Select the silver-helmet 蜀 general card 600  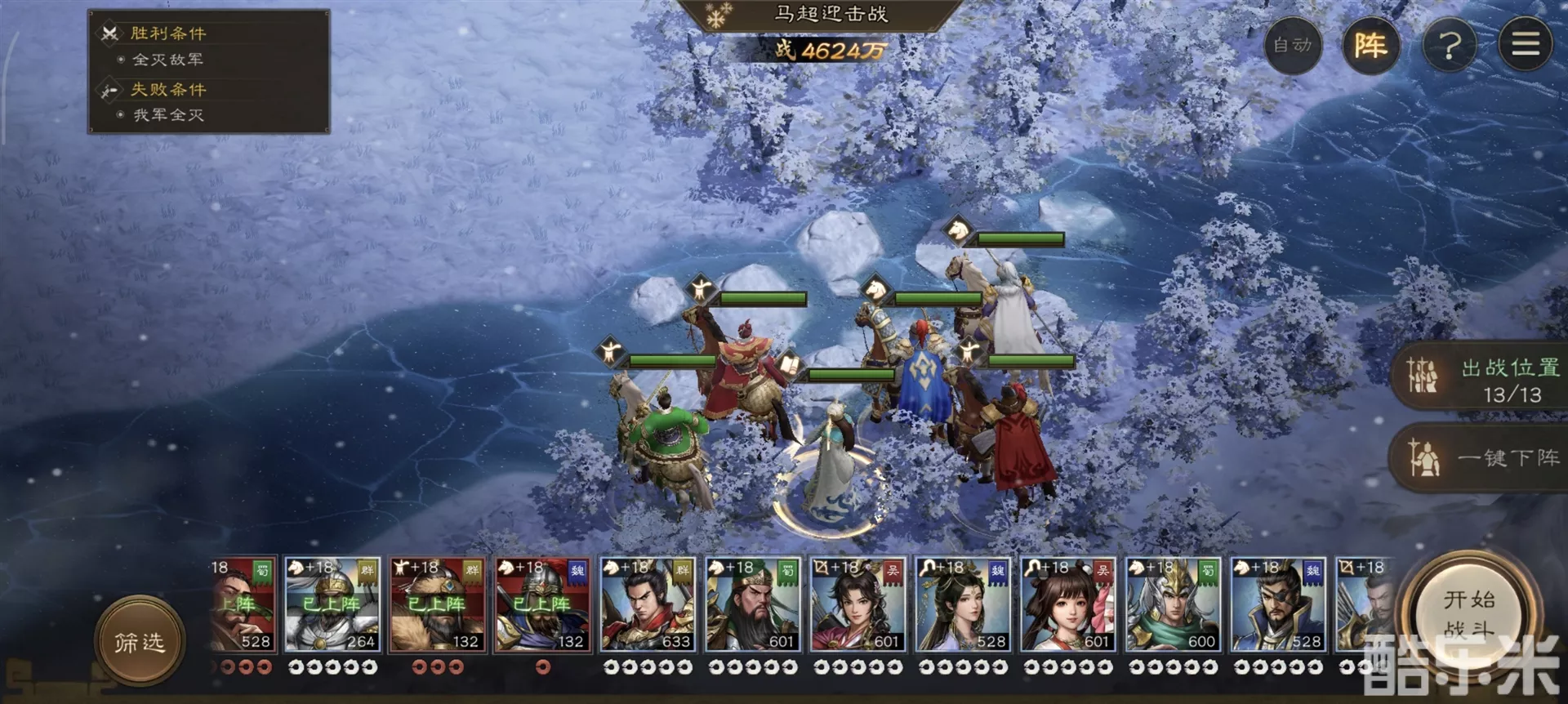[x=1173, y=605]
